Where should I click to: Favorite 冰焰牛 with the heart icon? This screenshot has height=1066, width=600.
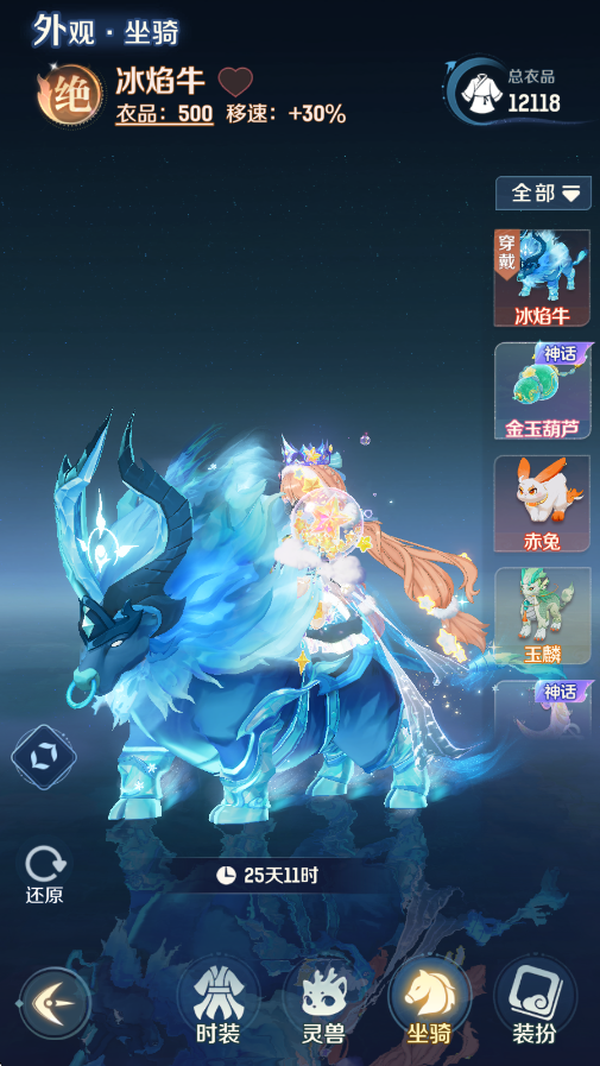click(x=236, y=82)
